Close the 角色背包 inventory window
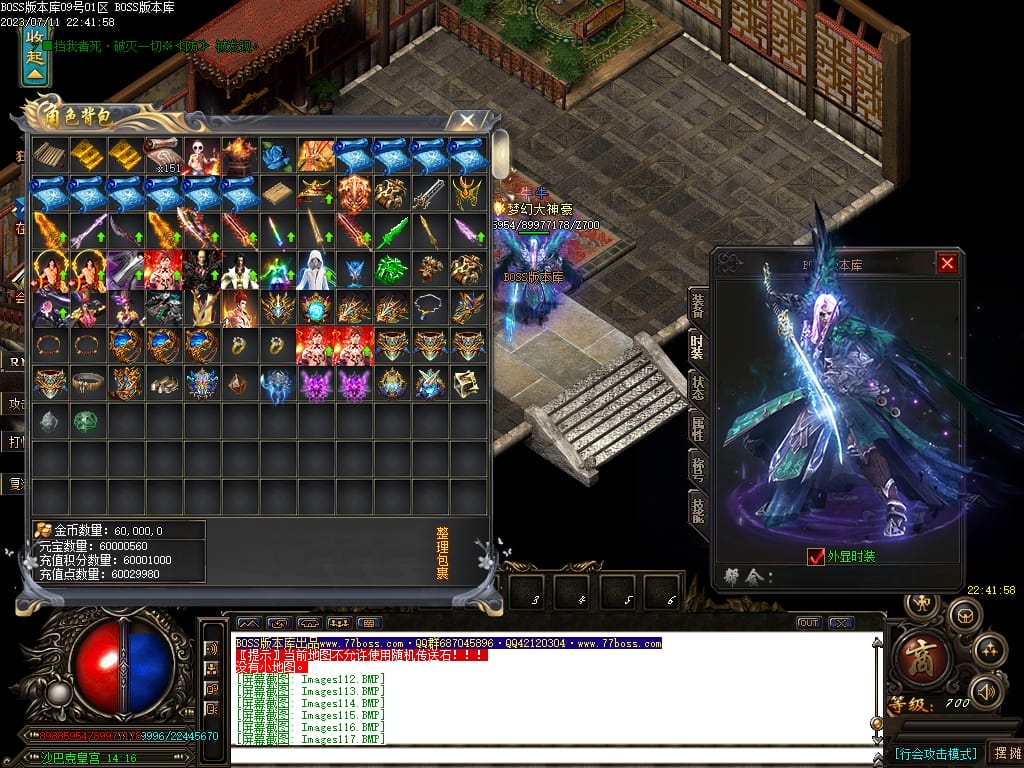 466,121
